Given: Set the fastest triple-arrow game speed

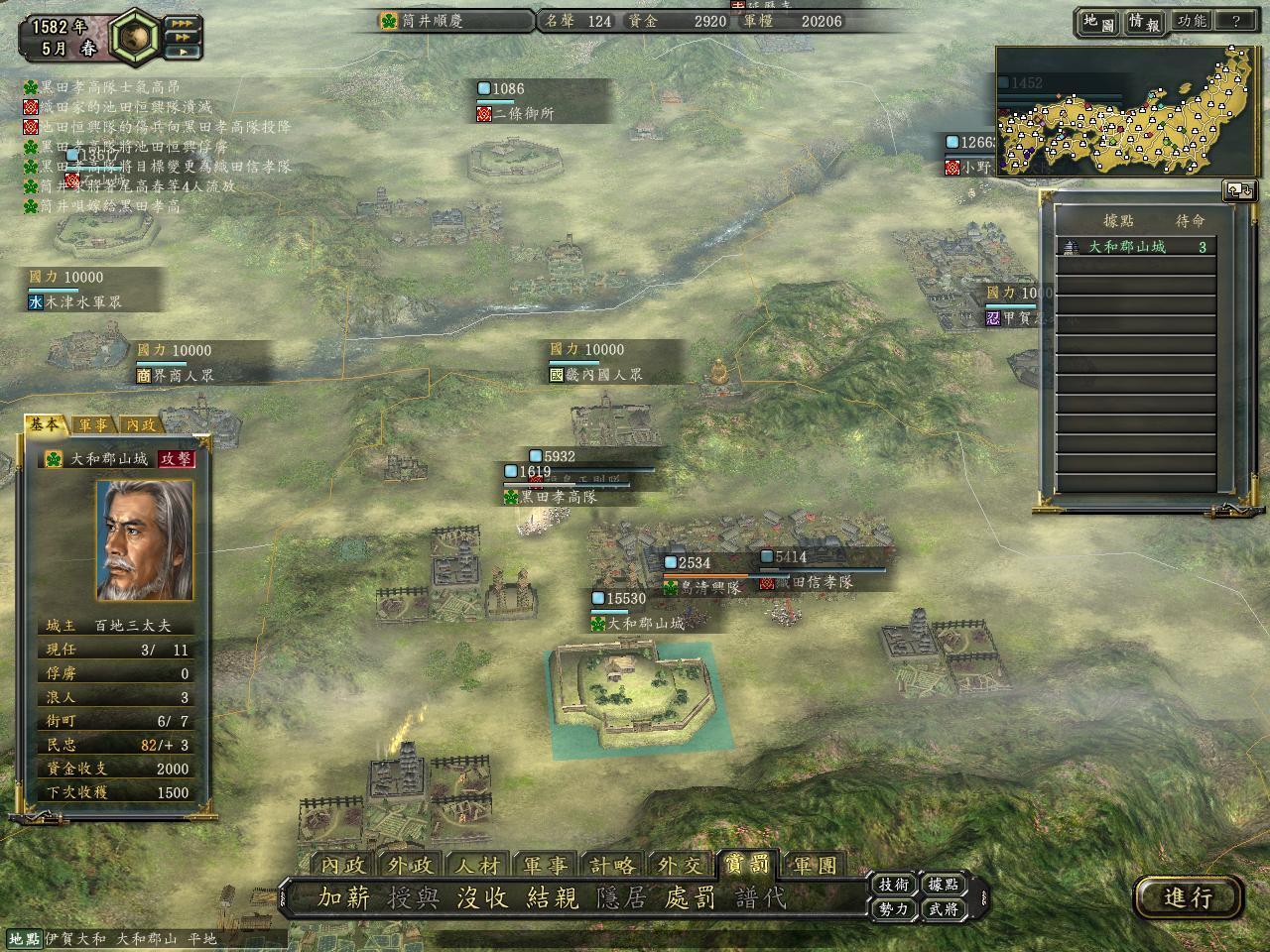Looking at the screenshot, I should tap(183, 22).
